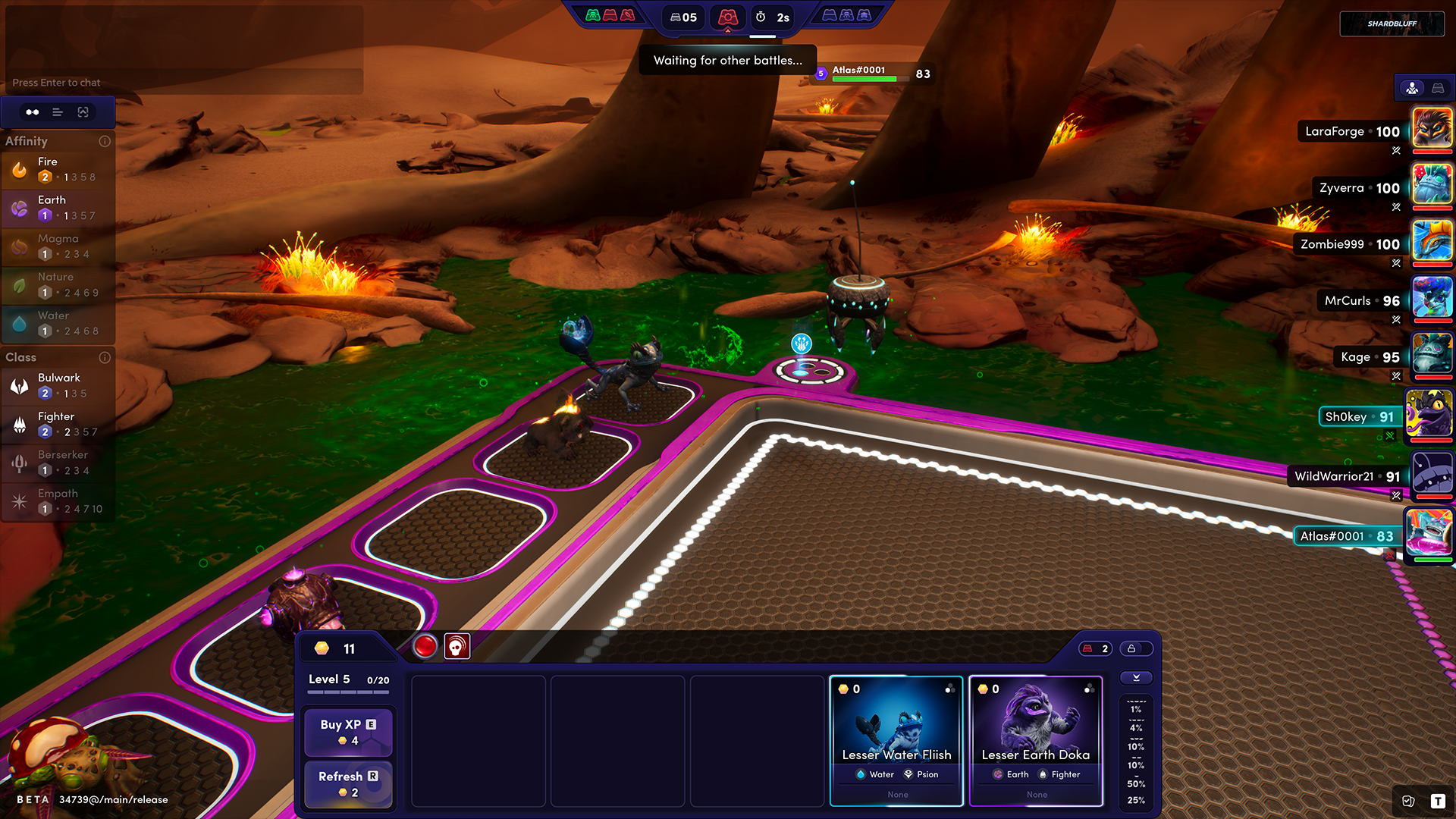This screenshot has width=1456, height=819.
Task: Buy the Lesser Water Fliish card
Action: pos(896,740)
